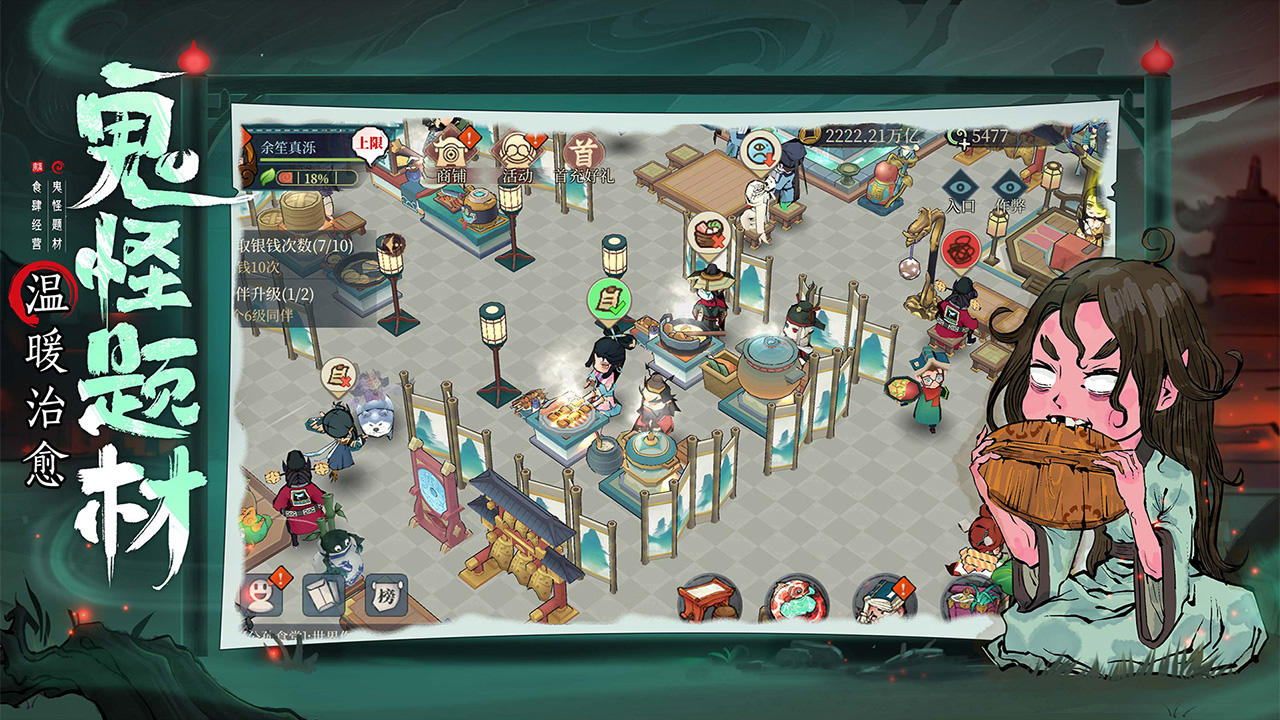Tap the red scribble anger bubble
The width and height of the screenshot is (1280, 720).
(962, 248)
